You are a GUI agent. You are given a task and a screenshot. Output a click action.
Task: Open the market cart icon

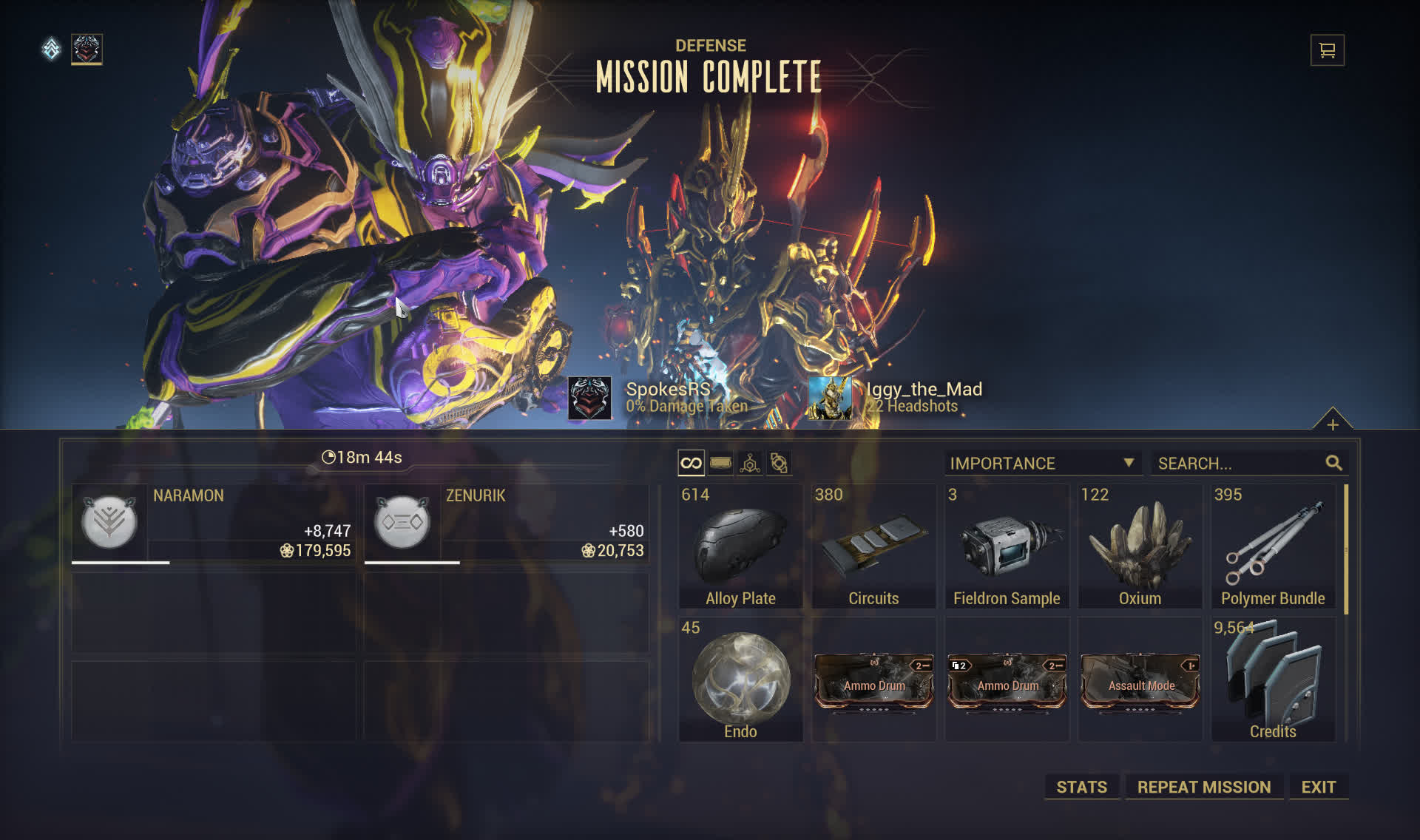[x=1327, y=50]
